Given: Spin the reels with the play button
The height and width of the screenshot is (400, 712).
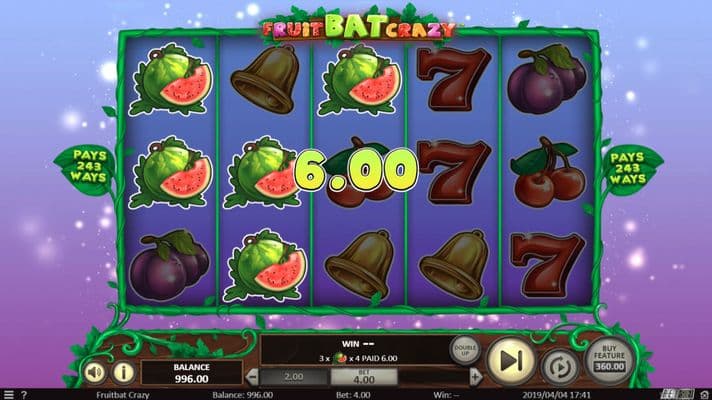Looking at the screenshot, I should click(510, 360).
